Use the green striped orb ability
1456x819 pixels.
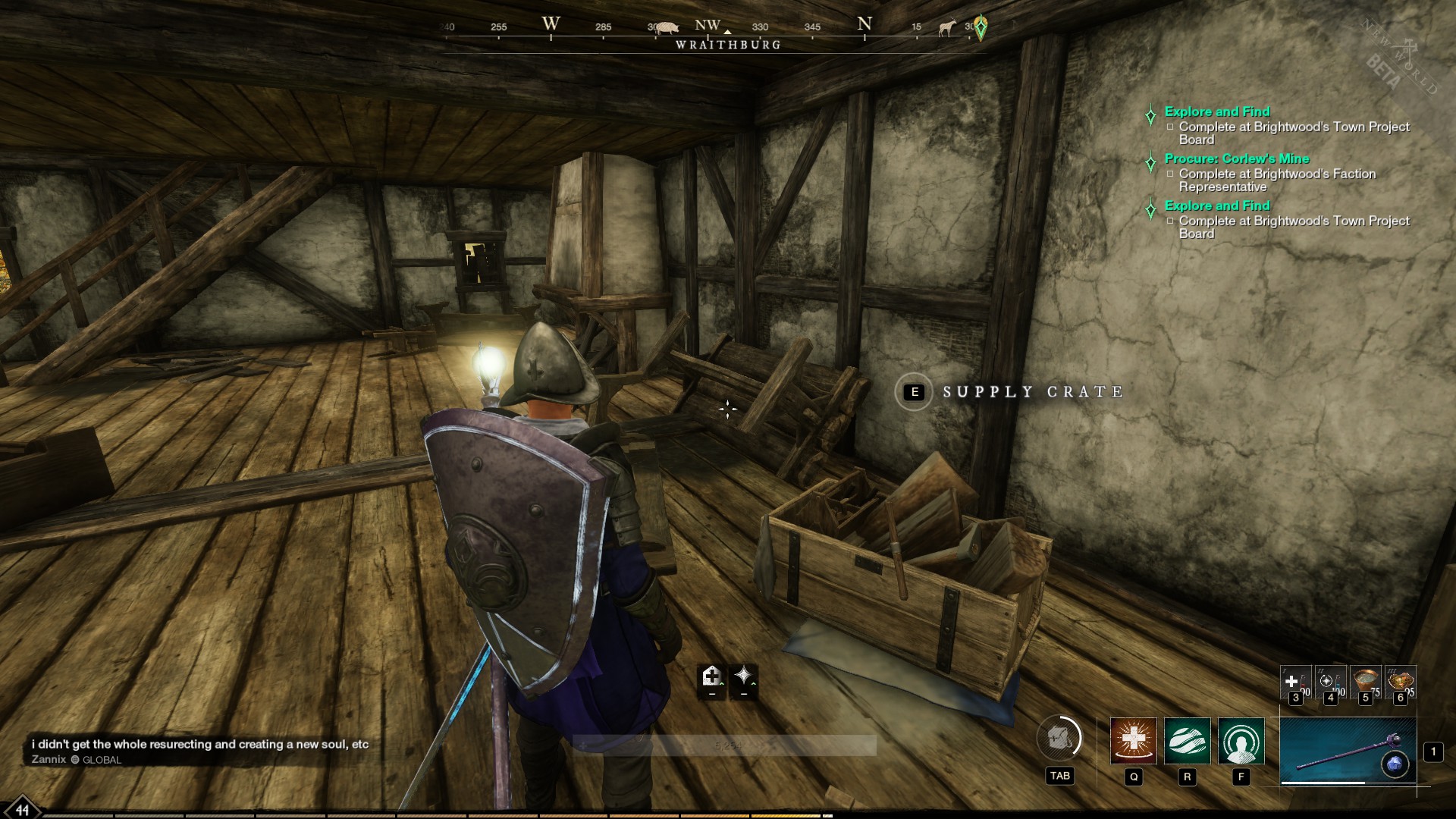1187,740
